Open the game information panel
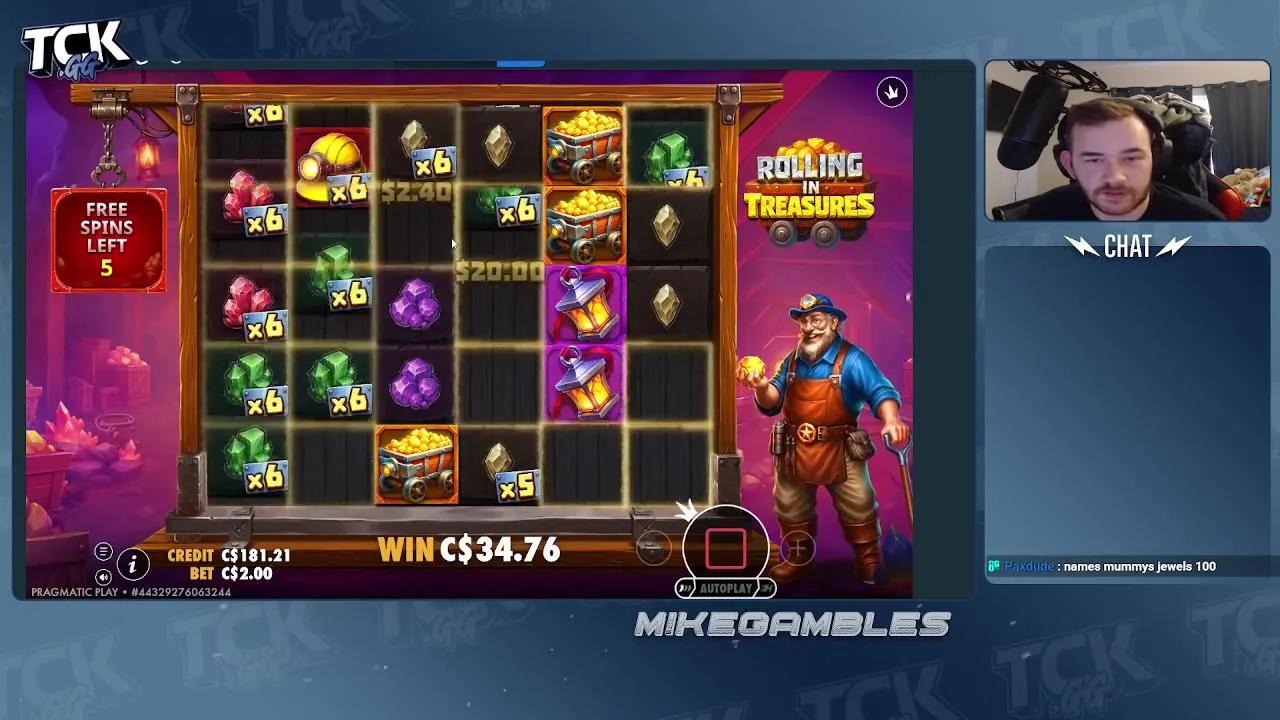Image resolution: width=1280 pixels, height=720 pixels. pyautogui.click(x=131, y=565)
